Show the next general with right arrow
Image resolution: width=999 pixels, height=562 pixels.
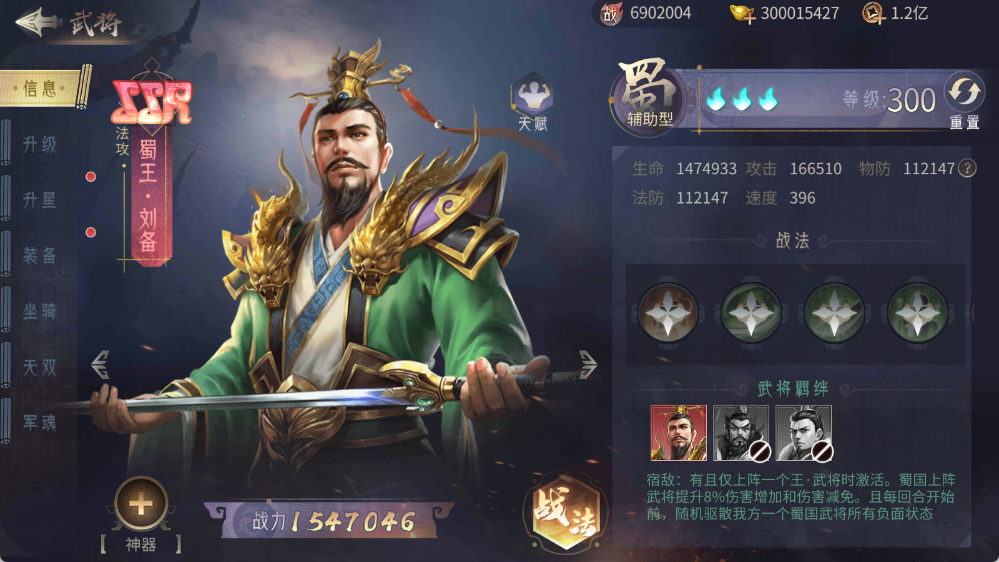587,364
